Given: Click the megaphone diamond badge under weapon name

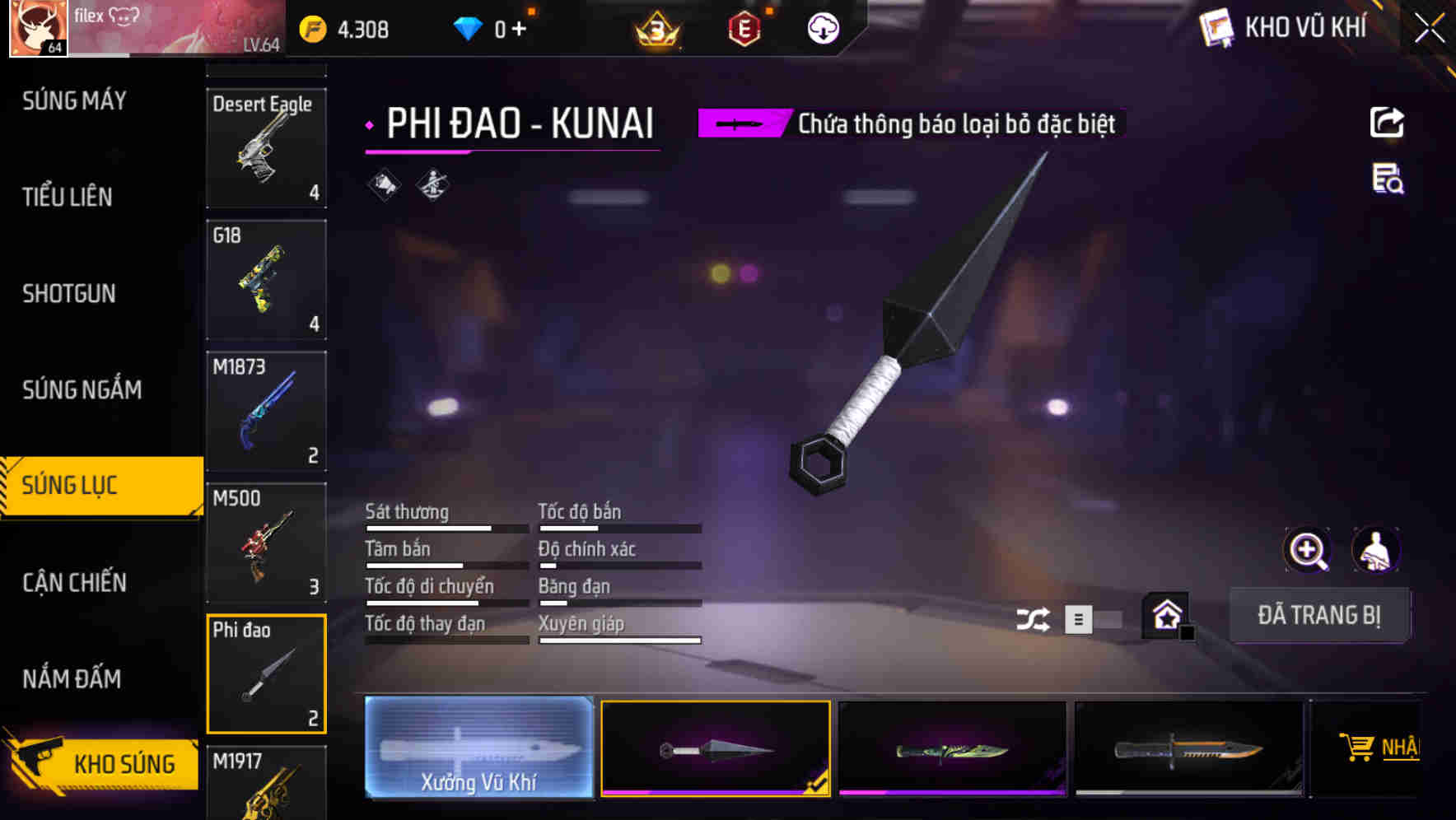Looking at the screenshot, I should [x=381, y=184].
